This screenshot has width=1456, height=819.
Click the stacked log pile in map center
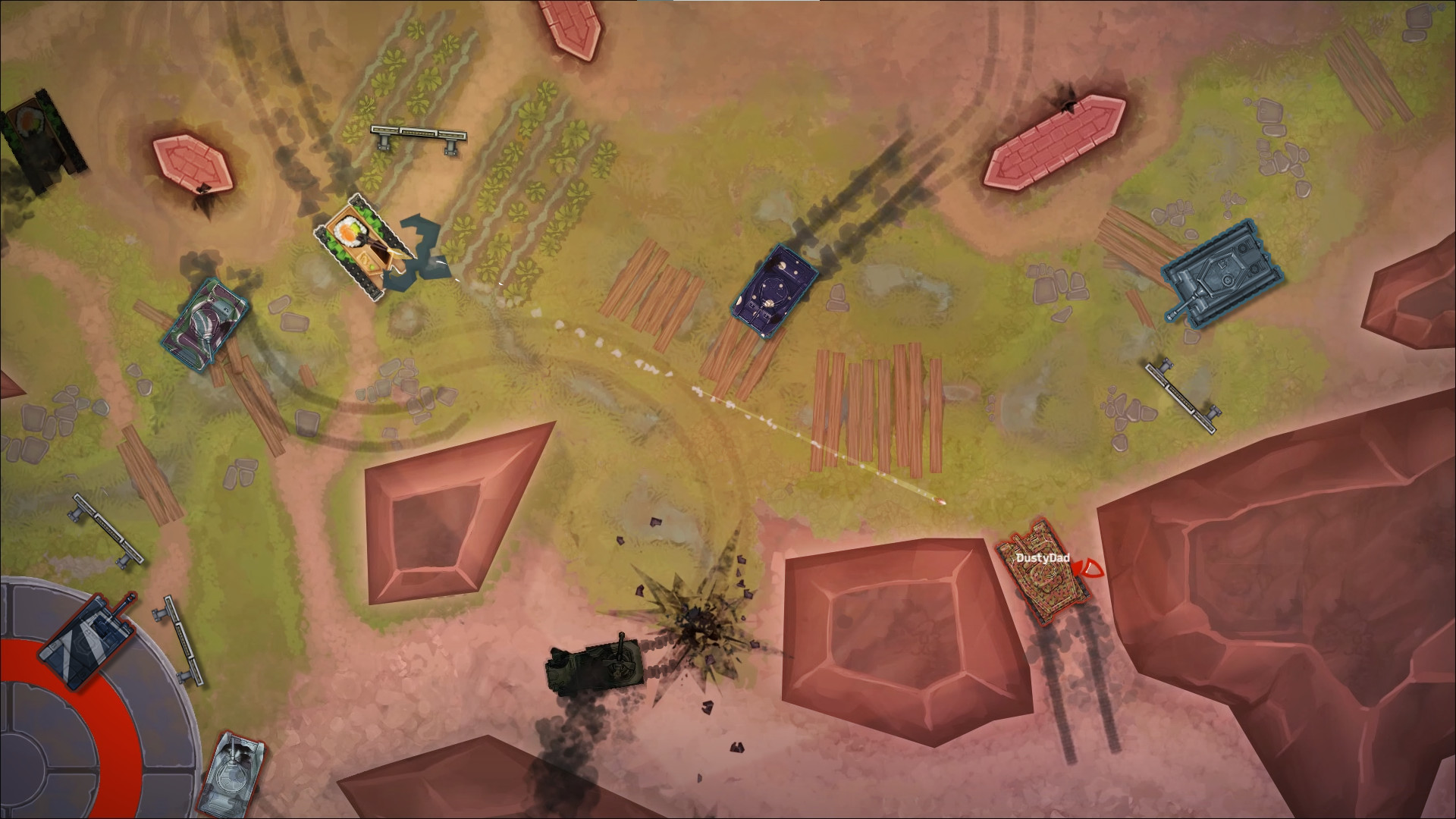point(880,409)
